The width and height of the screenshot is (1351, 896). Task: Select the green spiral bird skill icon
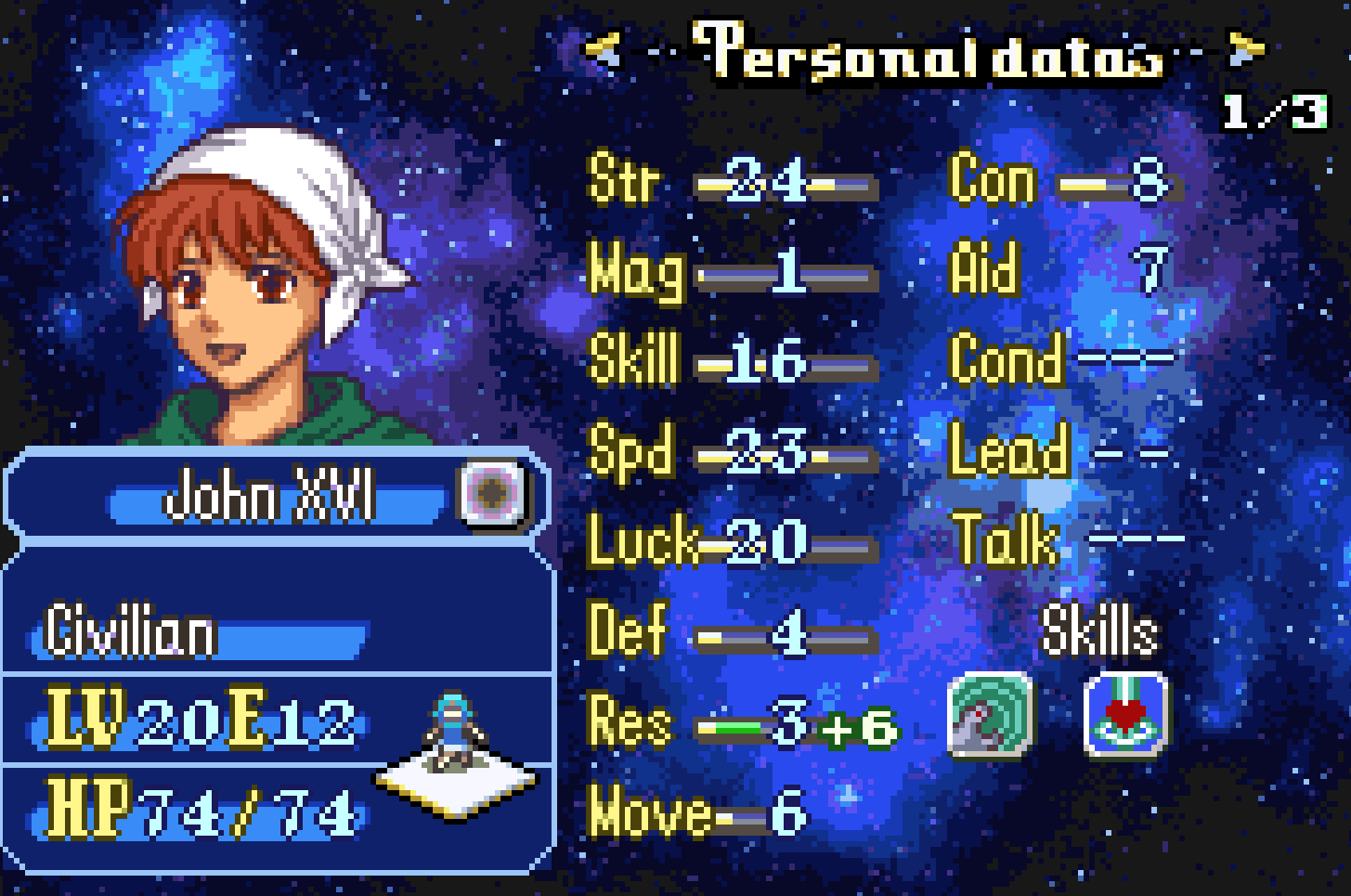point(989,714)
